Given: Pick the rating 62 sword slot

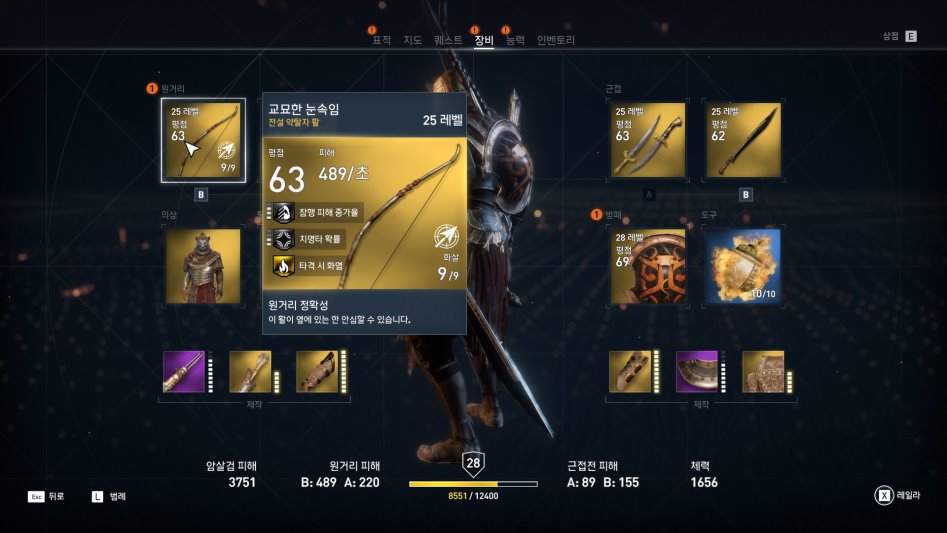Looking at the screenshot, I should (x=743, y=141).
